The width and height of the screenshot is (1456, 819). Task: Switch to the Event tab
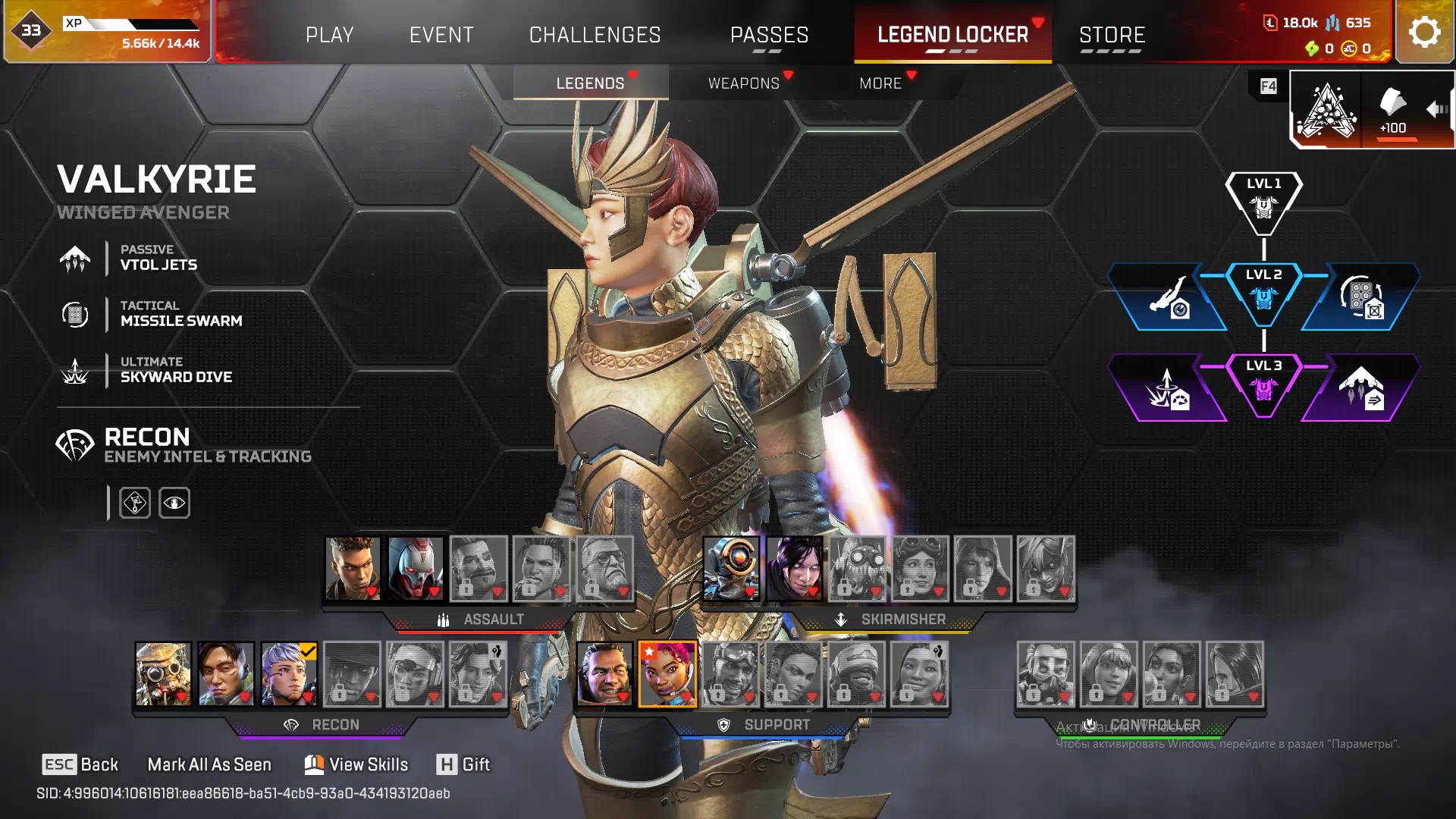point(441,35)
